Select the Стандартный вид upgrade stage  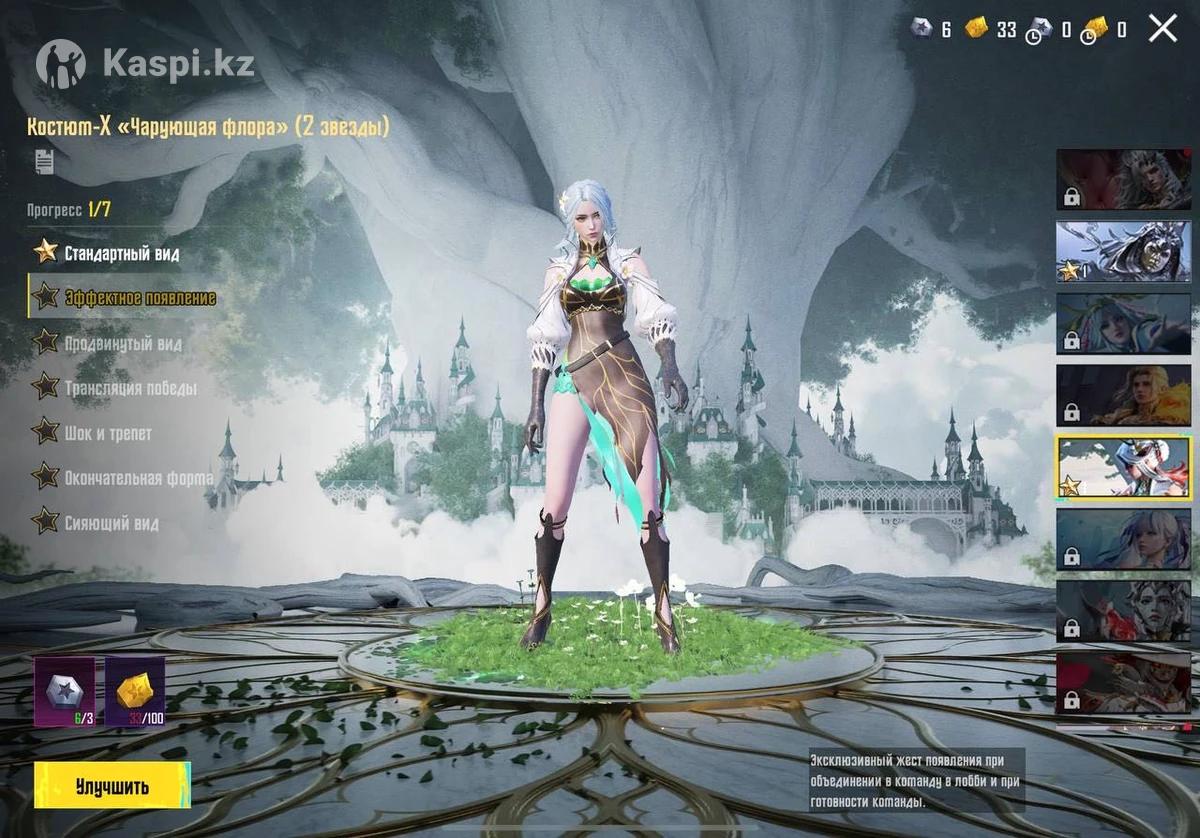point(121,253)
